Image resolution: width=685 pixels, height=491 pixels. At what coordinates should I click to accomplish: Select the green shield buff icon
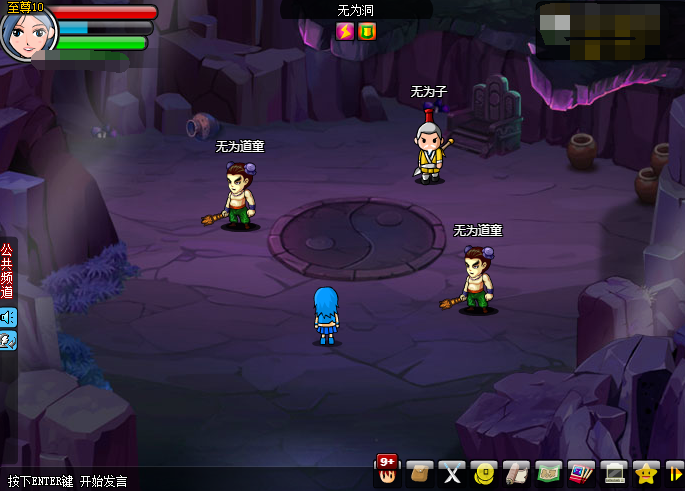[367, 31]
